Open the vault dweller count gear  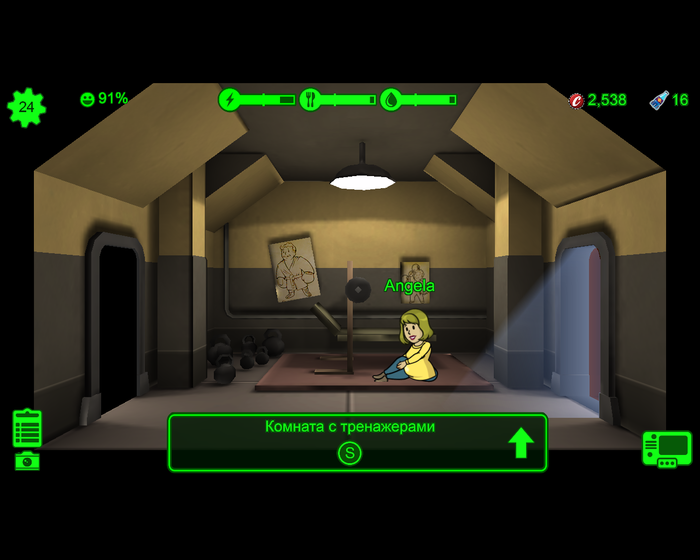[x=26, y=107]
